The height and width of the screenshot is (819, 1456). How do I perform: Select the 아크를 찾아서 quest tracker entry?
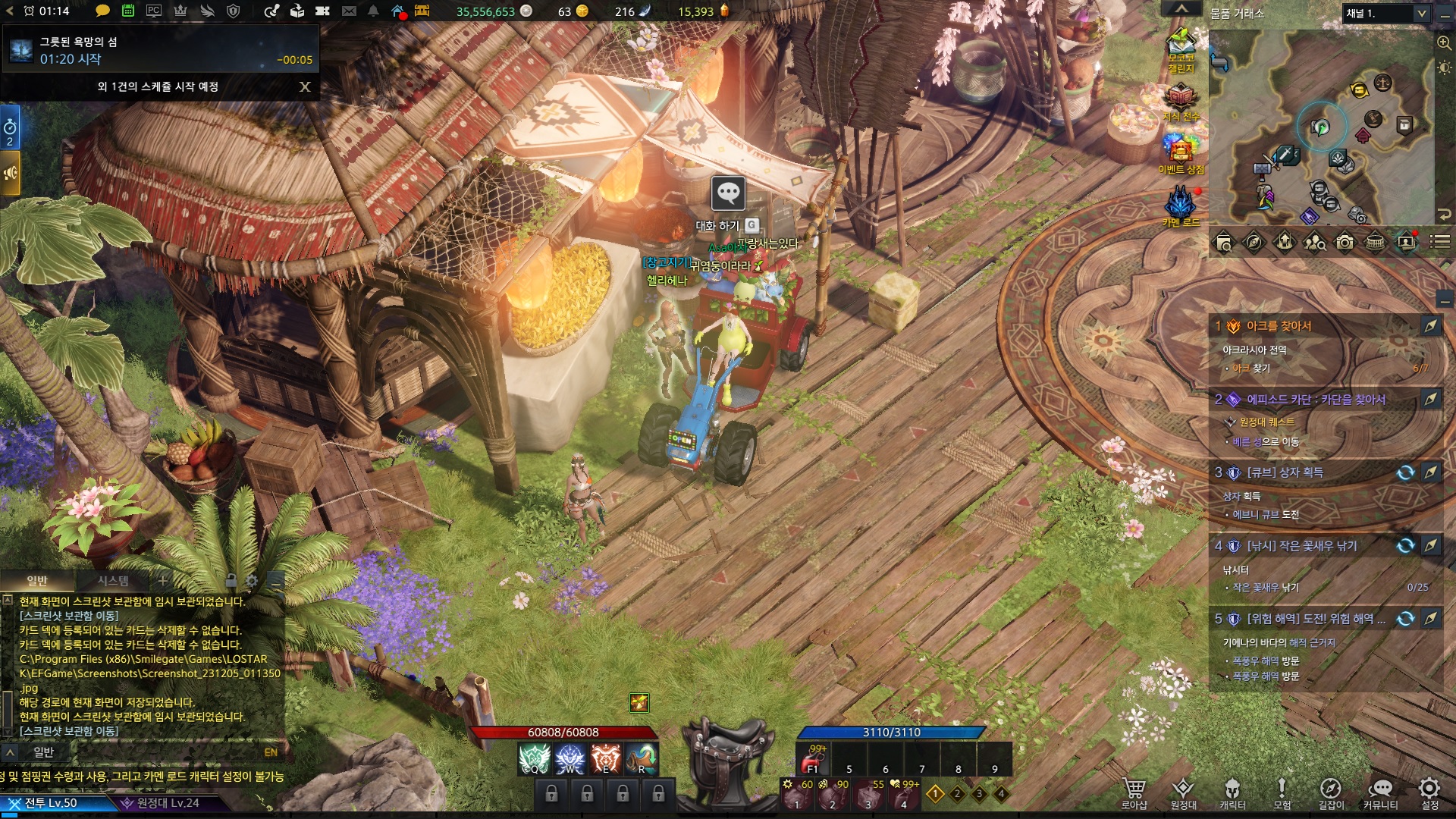1279,326
